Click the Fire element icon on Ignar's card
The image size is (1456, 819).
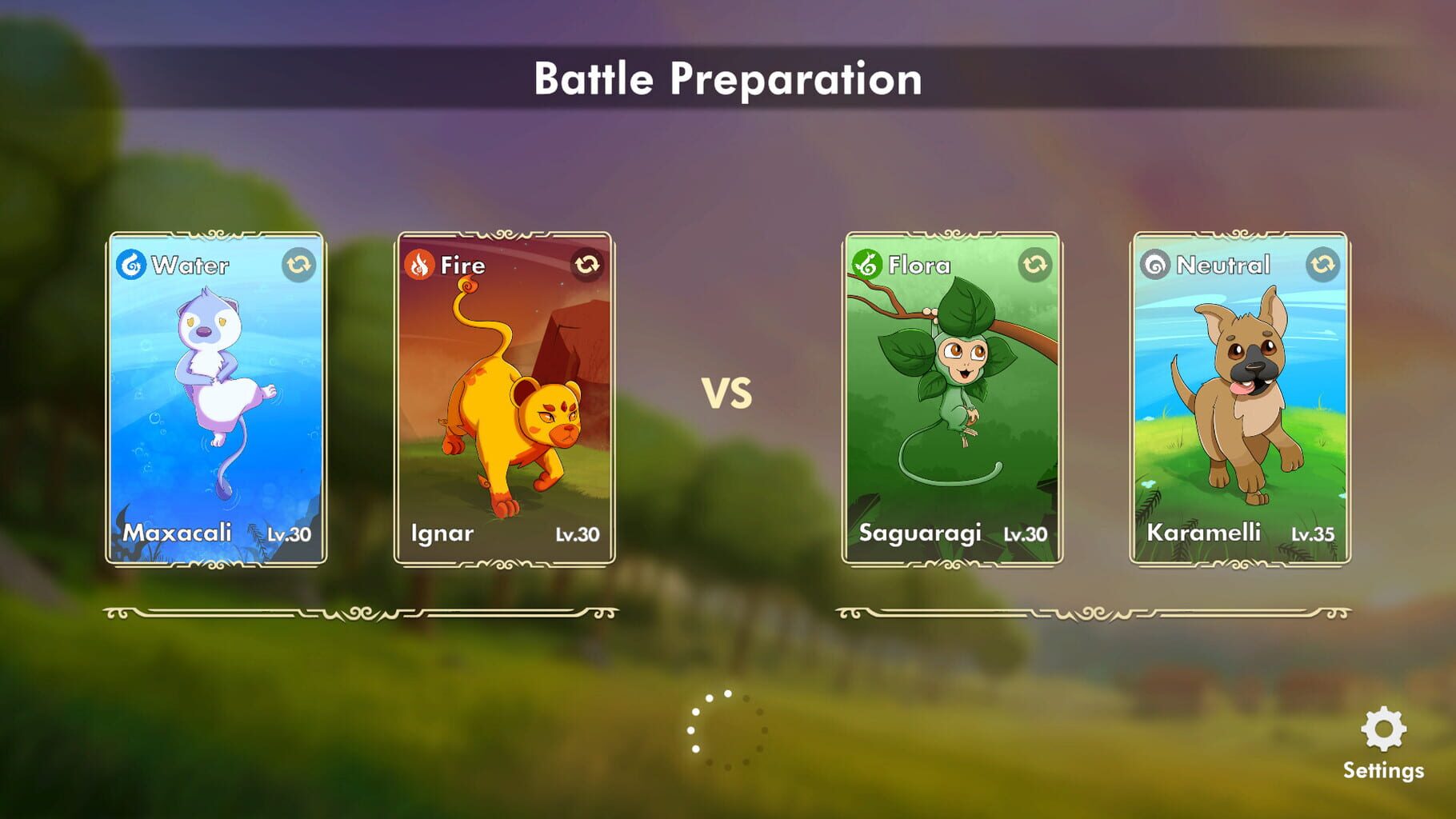420,266
